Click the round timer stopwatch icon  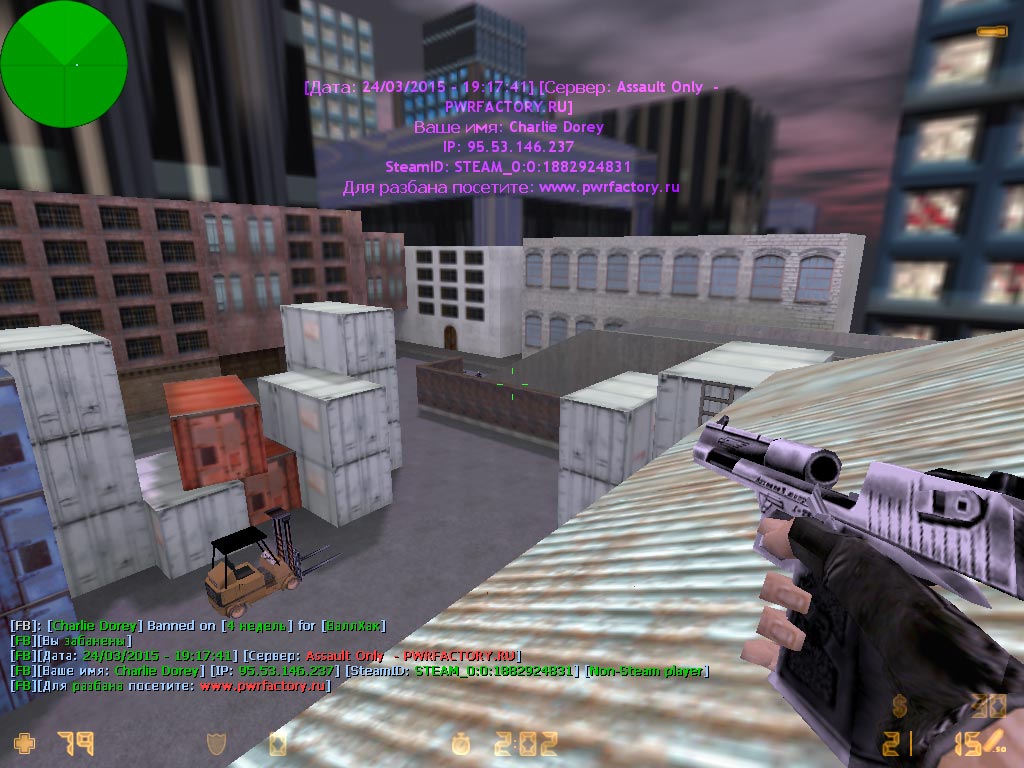[x=463, y=744]
